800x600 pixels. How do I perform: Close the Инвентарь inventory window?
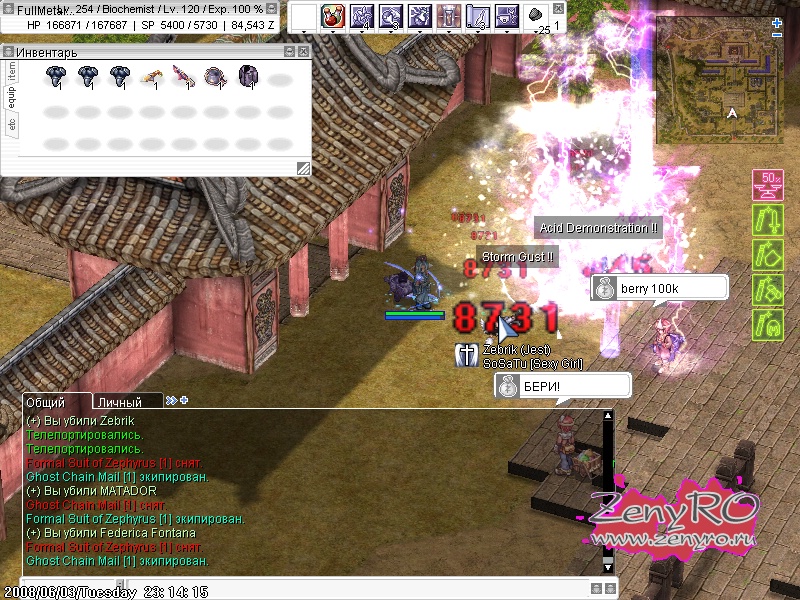pos(305,51)
